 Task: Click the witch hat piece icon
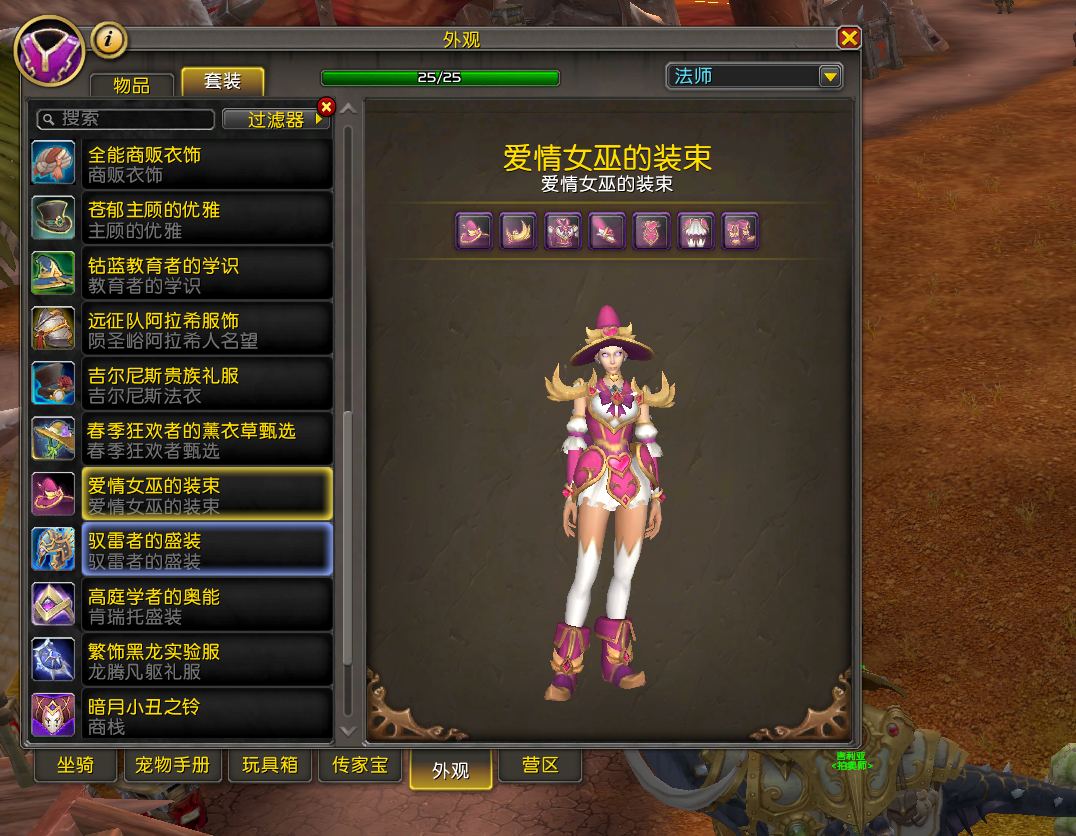tap(474, 232)
